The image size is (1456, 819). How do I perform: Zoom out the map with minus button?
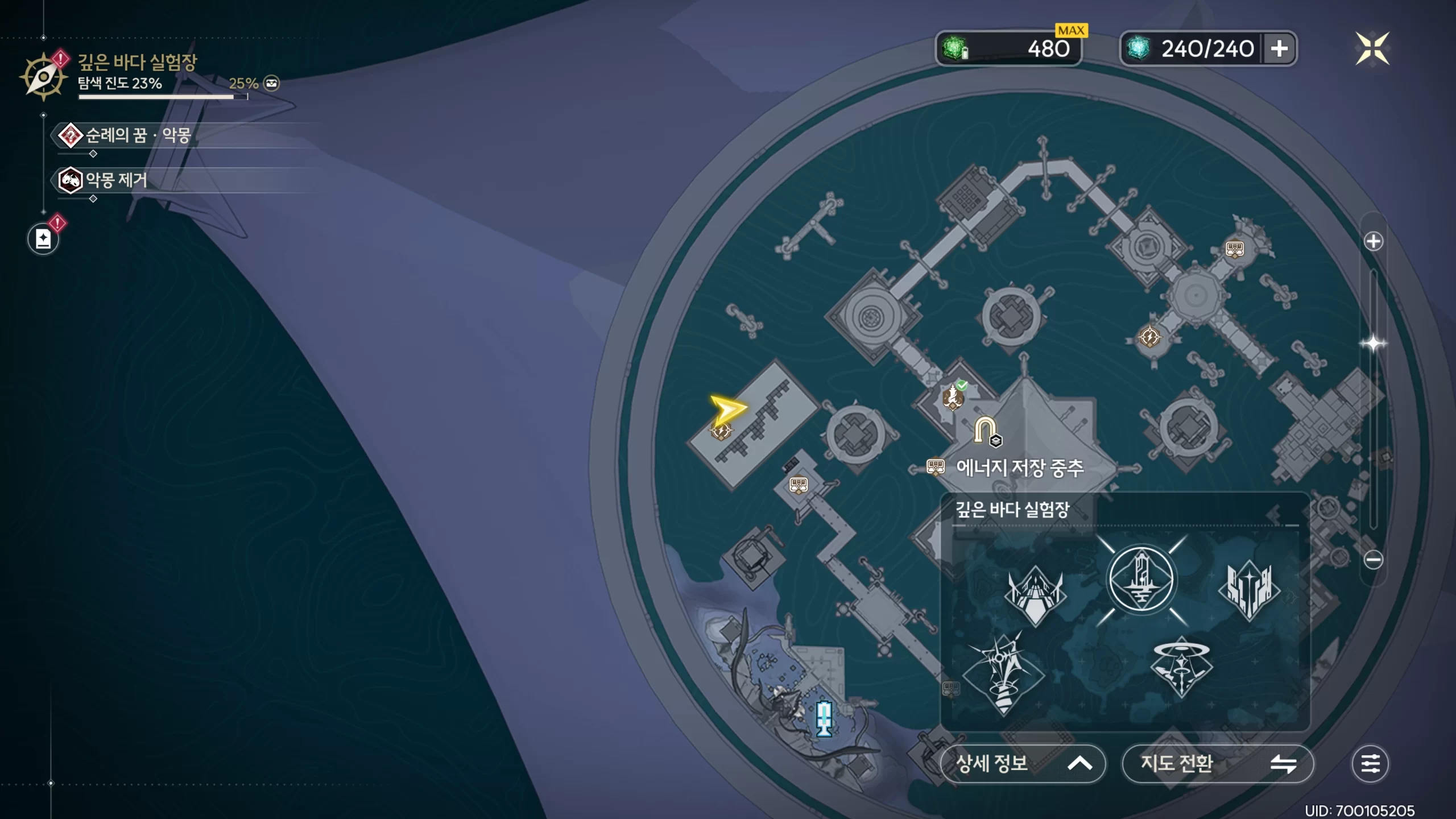[1373, 560]
